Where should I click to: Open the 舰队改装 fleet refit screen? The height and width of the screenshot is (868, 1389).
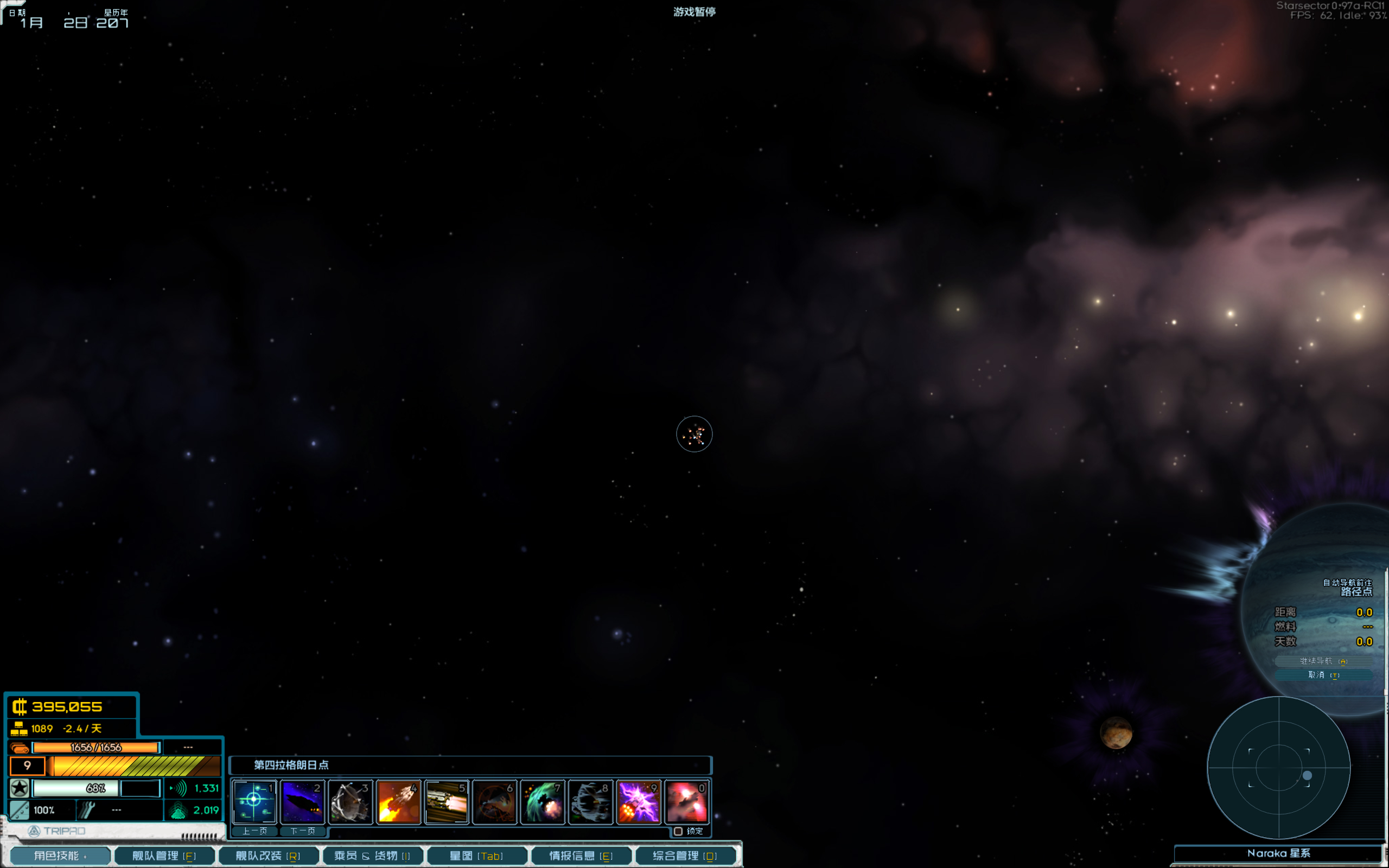pos(268,856)
